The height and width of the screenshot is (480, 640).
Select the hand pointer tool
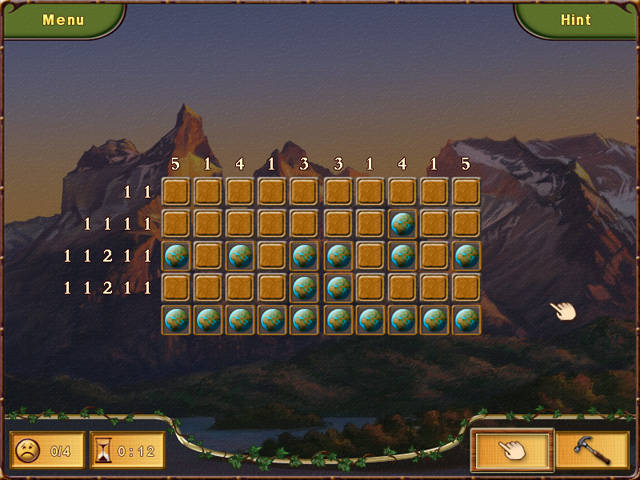511,450
